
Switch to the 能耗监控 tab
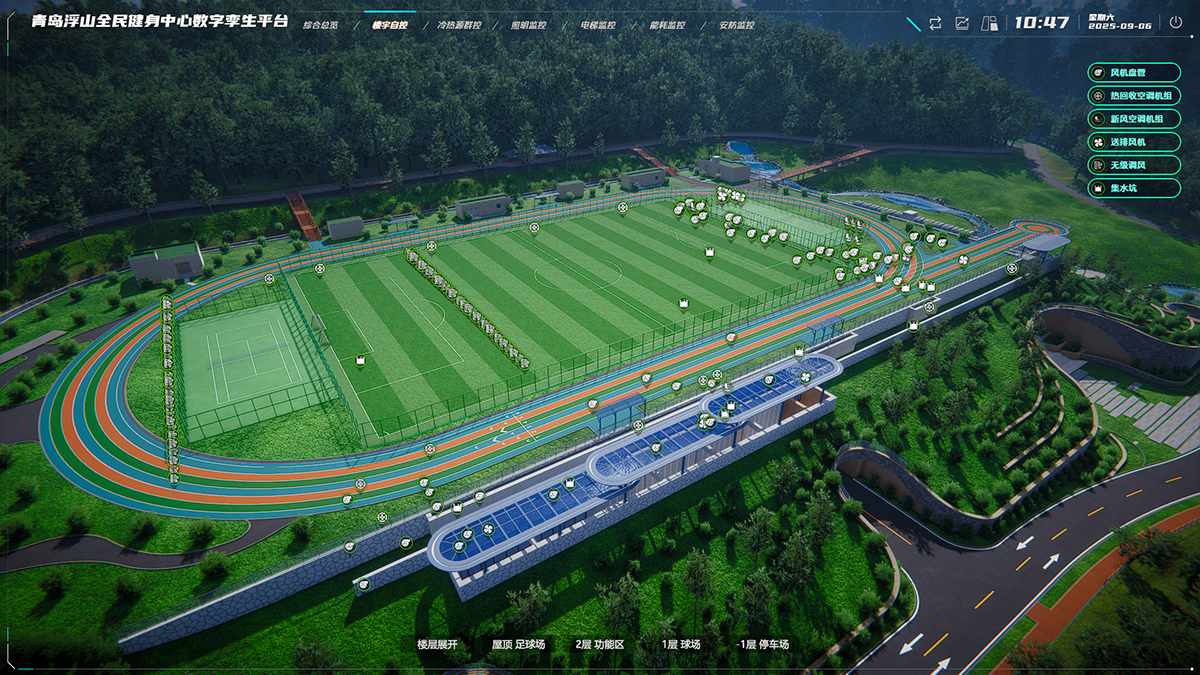[667, 25]
